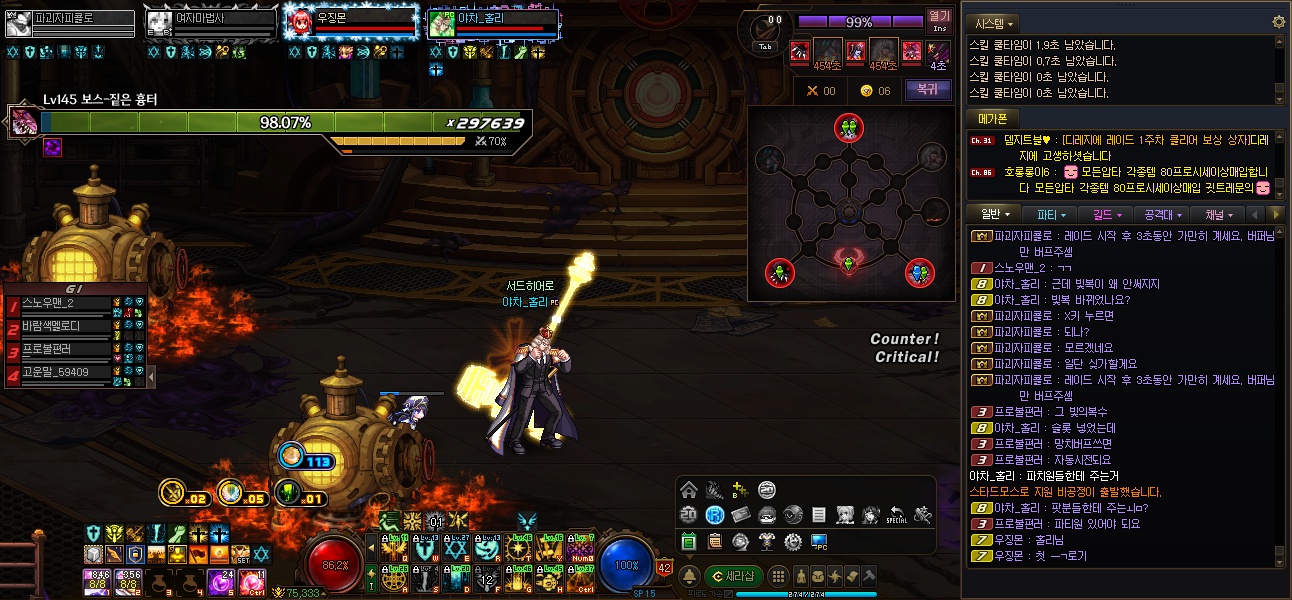The height and width of the screenshot is (600, 1292).
Task: Open the grid menu button
Action: 778,576
